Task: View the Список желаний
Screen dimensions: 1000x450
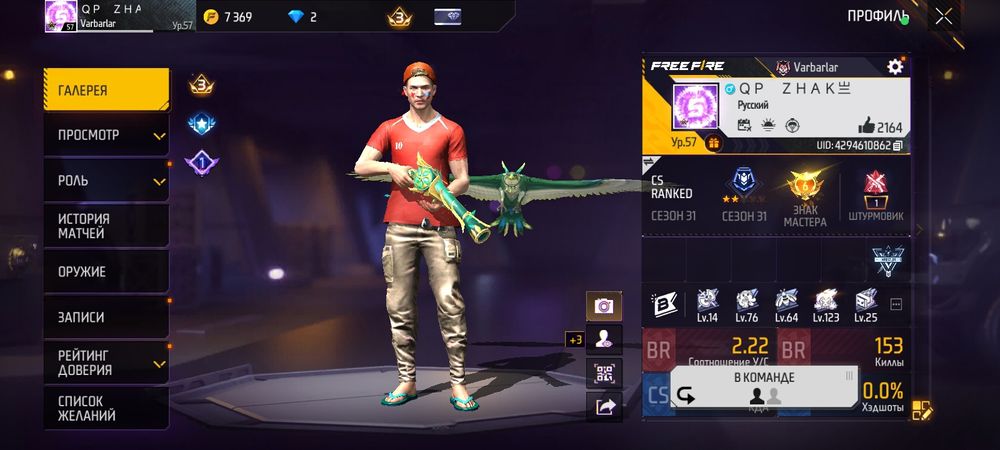Action: click(105, 407)
